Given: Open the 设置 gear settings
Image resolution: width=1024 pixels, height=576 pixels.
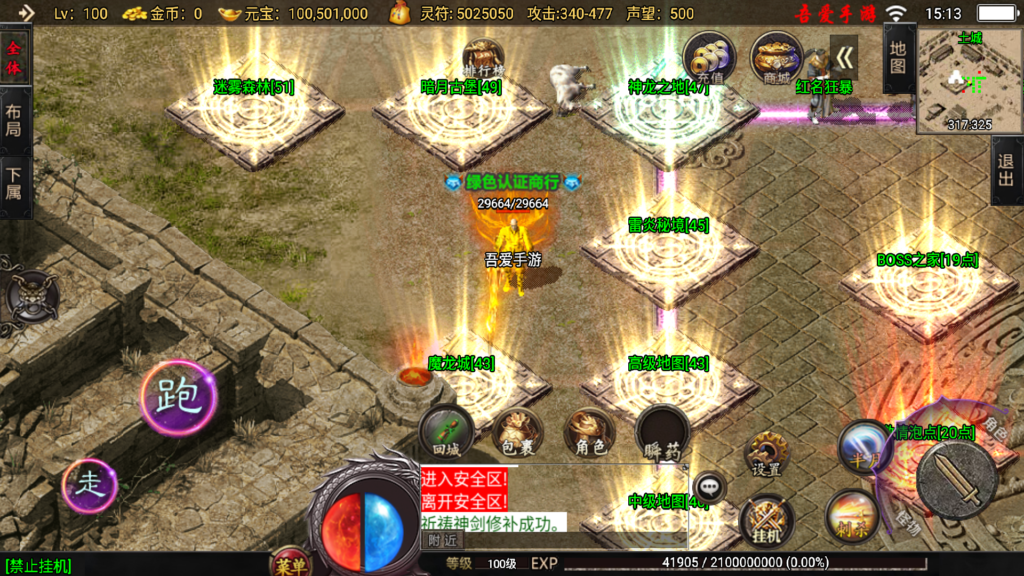Looking at the screenshot, I should [767, 455].
